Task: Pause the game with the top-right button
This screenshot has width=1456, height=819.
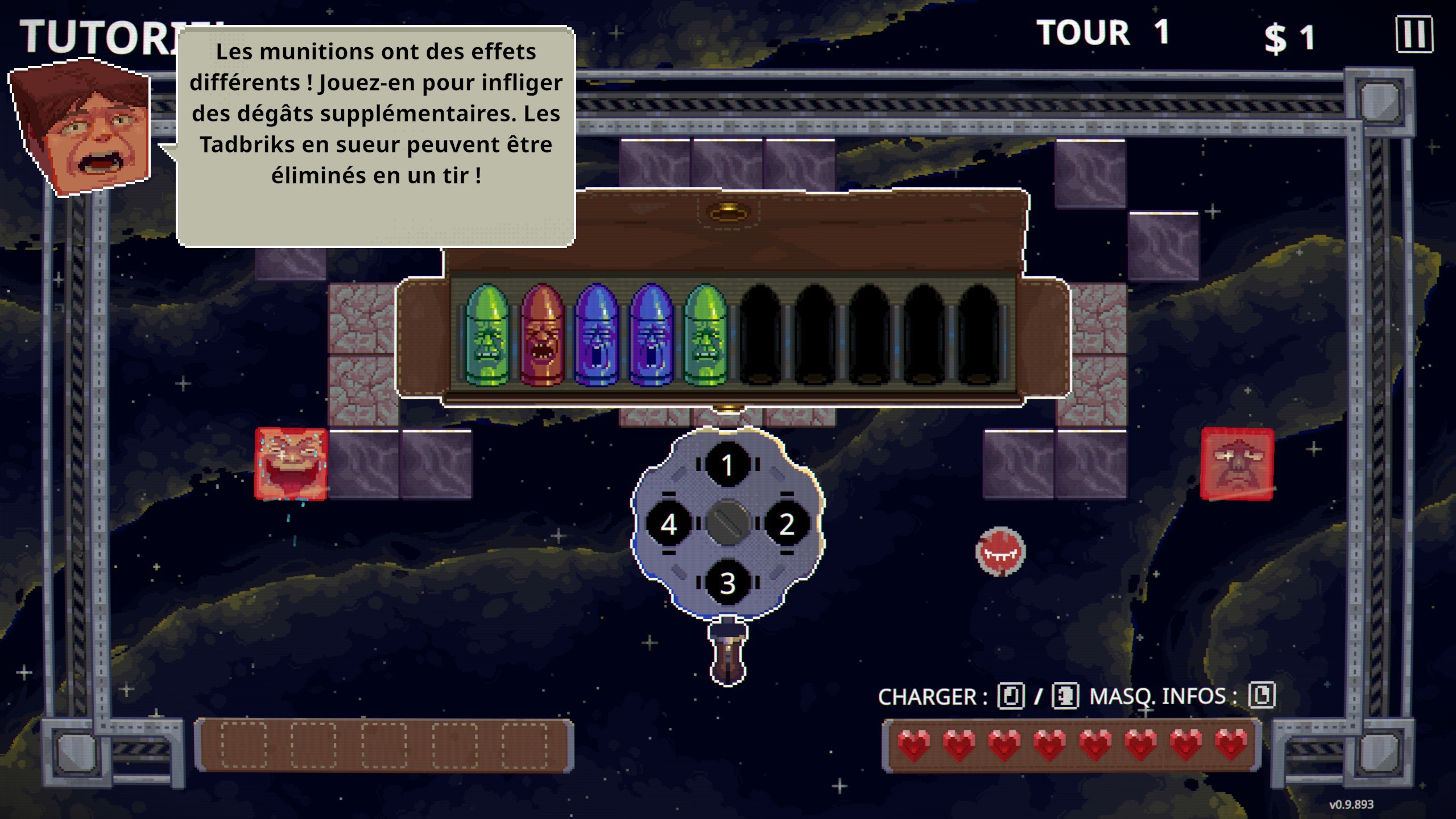Action: point(1414,35)
